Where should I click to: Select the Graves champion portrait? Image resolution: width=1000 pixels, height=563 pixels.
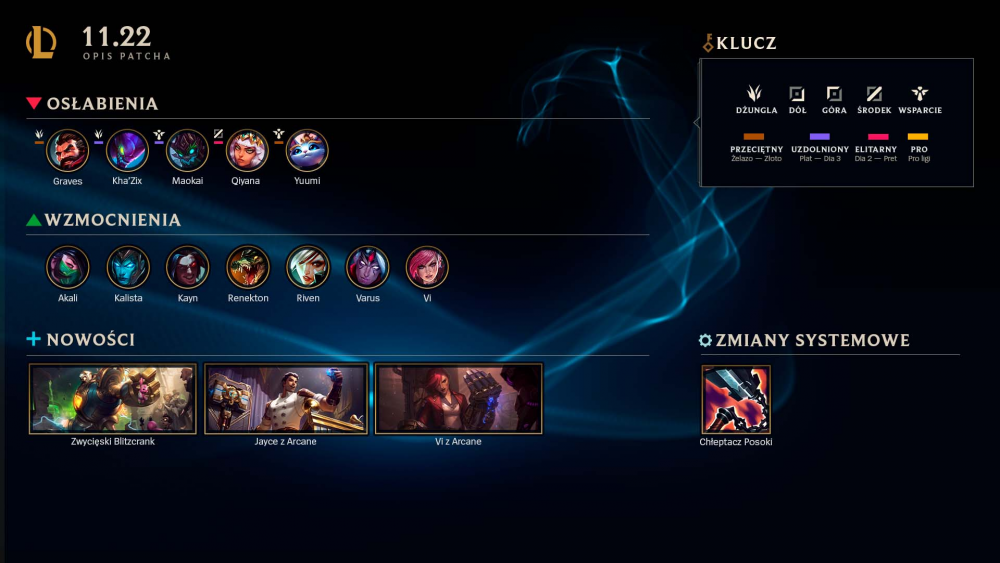tap(68, 151)
